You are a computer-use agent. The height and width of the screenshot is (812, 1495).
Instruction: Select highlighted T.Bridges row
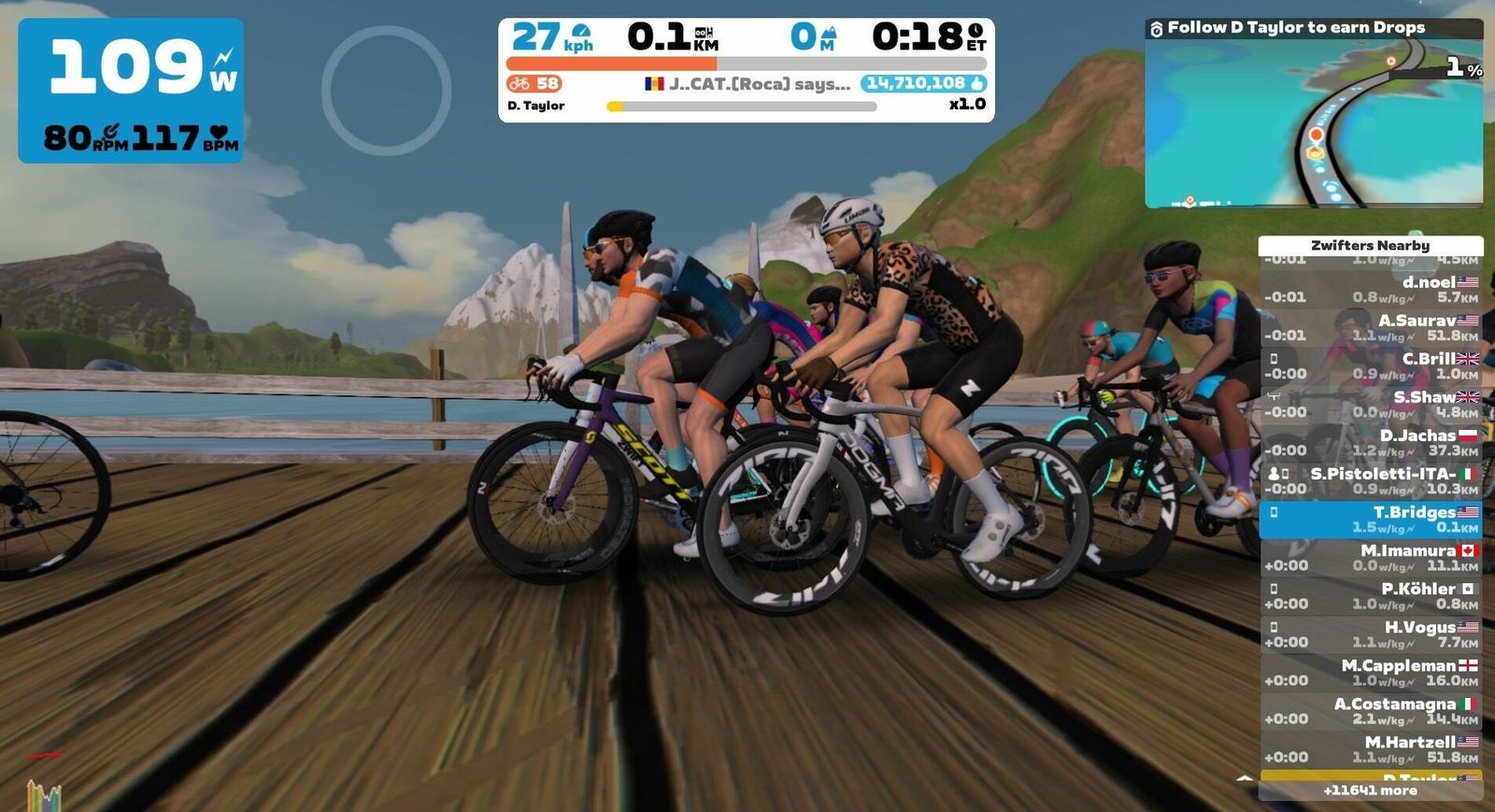click(1371, 520)
